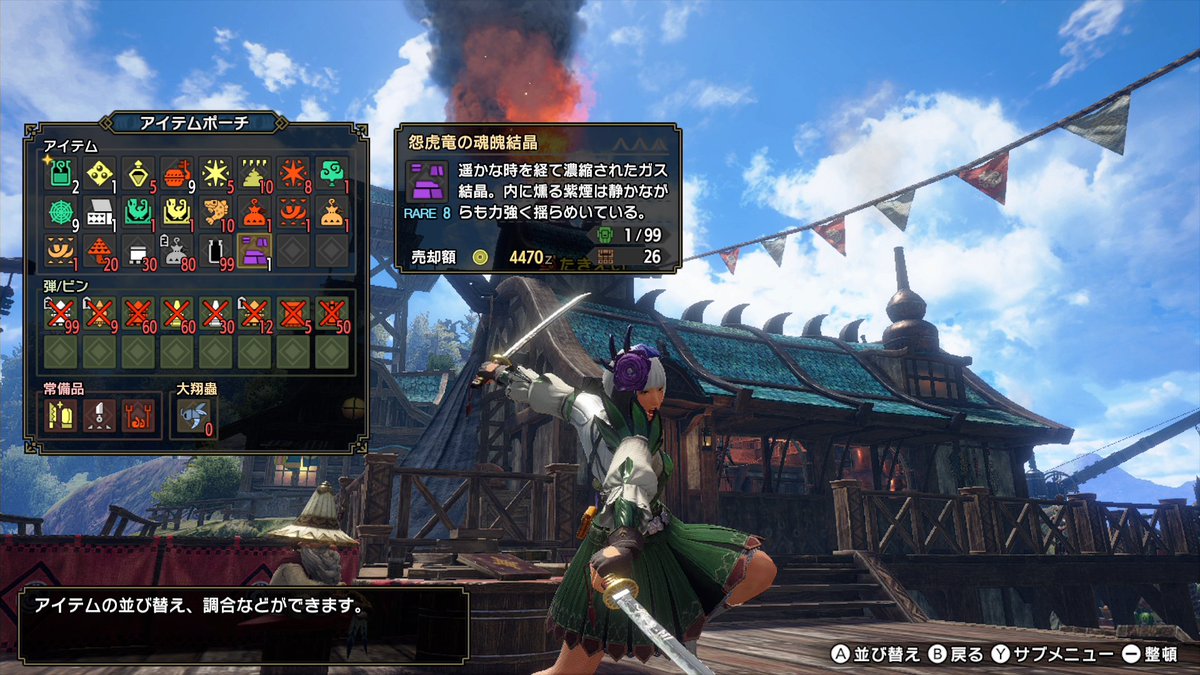Select the yellow flask item
1200x675 pixels.
pos(138,172)
